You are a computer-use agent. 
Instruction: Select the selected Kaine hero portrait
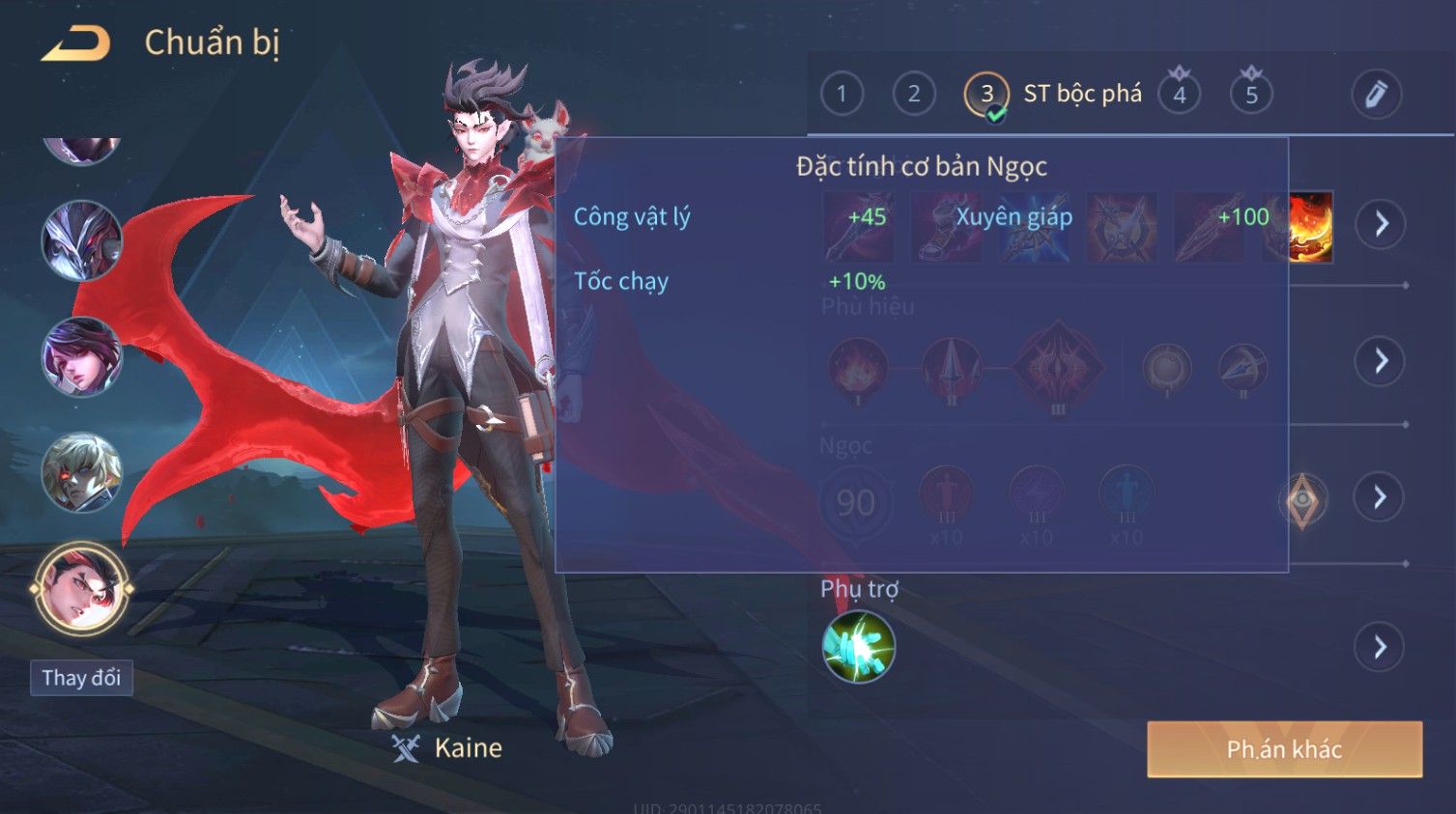pyautogui.click(x=82, y=588)
